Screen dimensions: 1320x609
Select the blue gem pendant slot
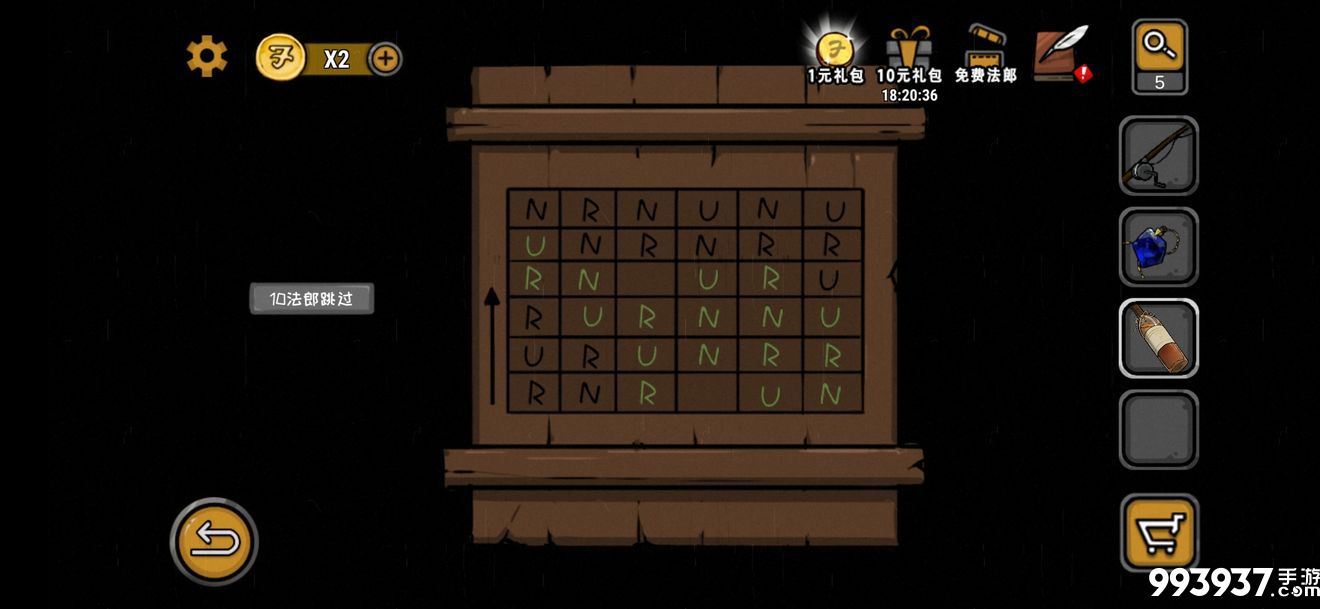(x=1158, y=247)
